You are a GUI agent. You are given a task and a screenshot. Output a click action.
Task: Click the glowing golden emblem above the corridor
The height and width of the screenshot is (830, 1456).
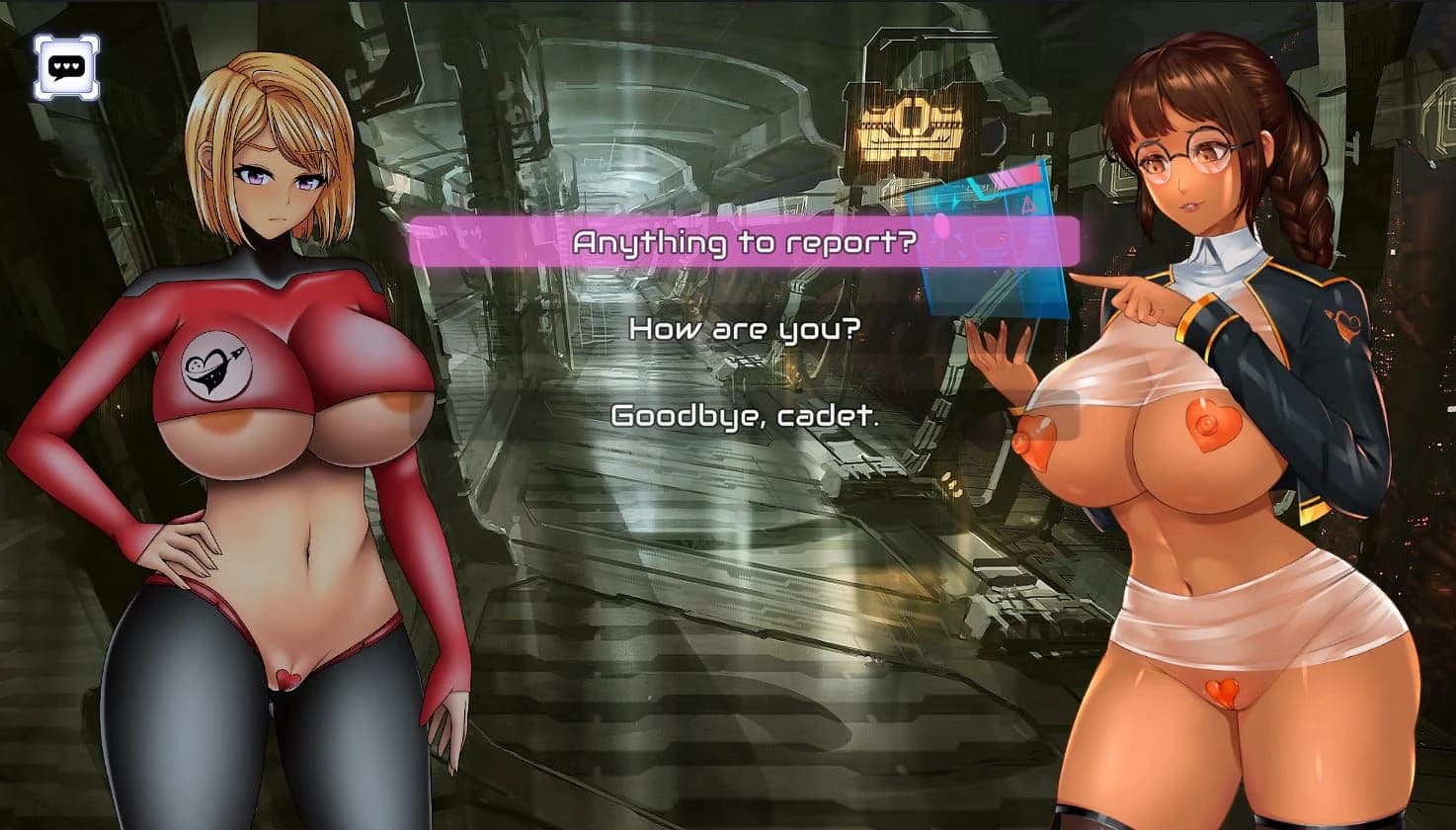point(910,128)
